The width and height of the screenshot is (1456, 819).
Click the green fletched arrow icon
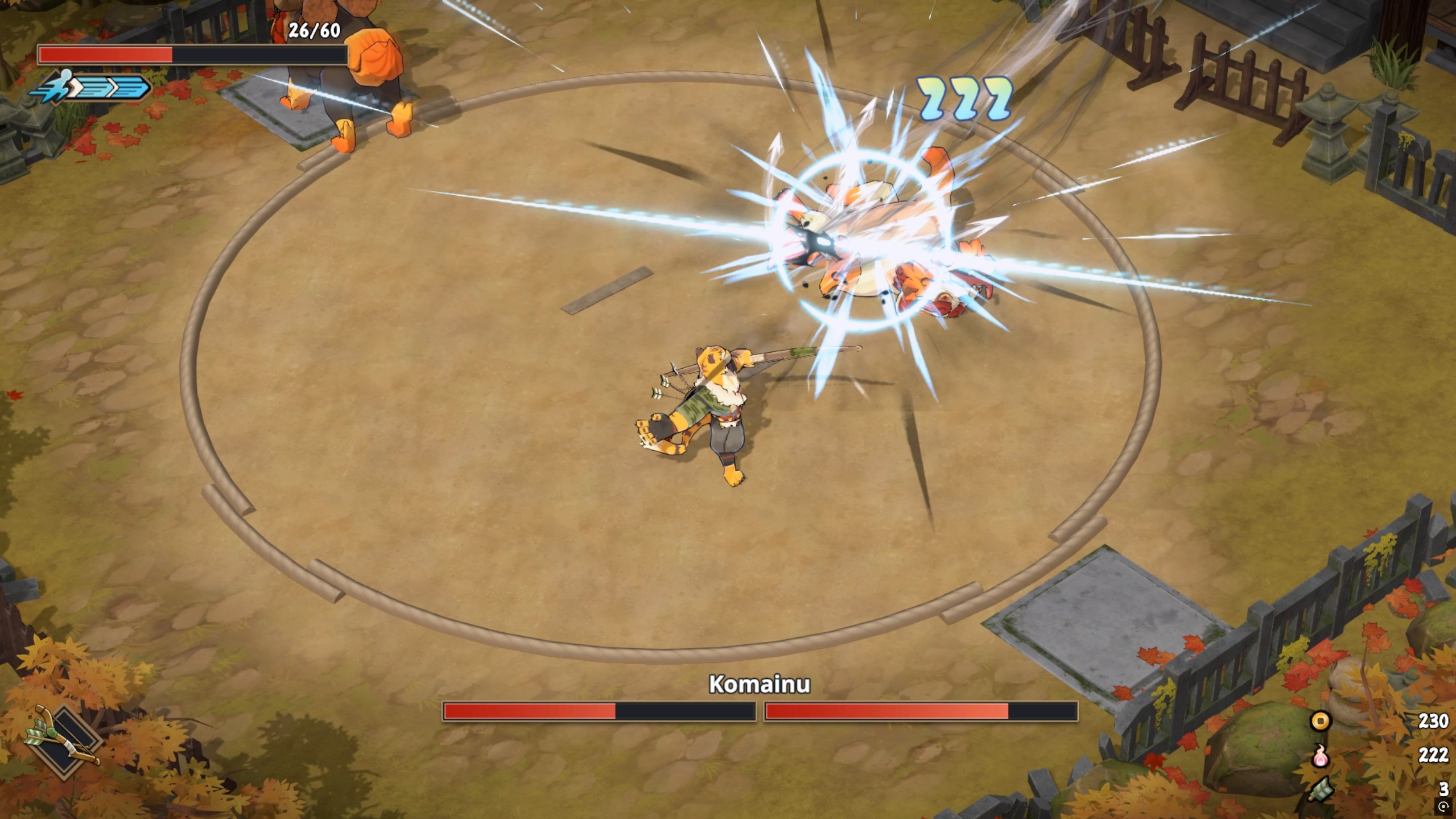click(x=1321, y=789)
